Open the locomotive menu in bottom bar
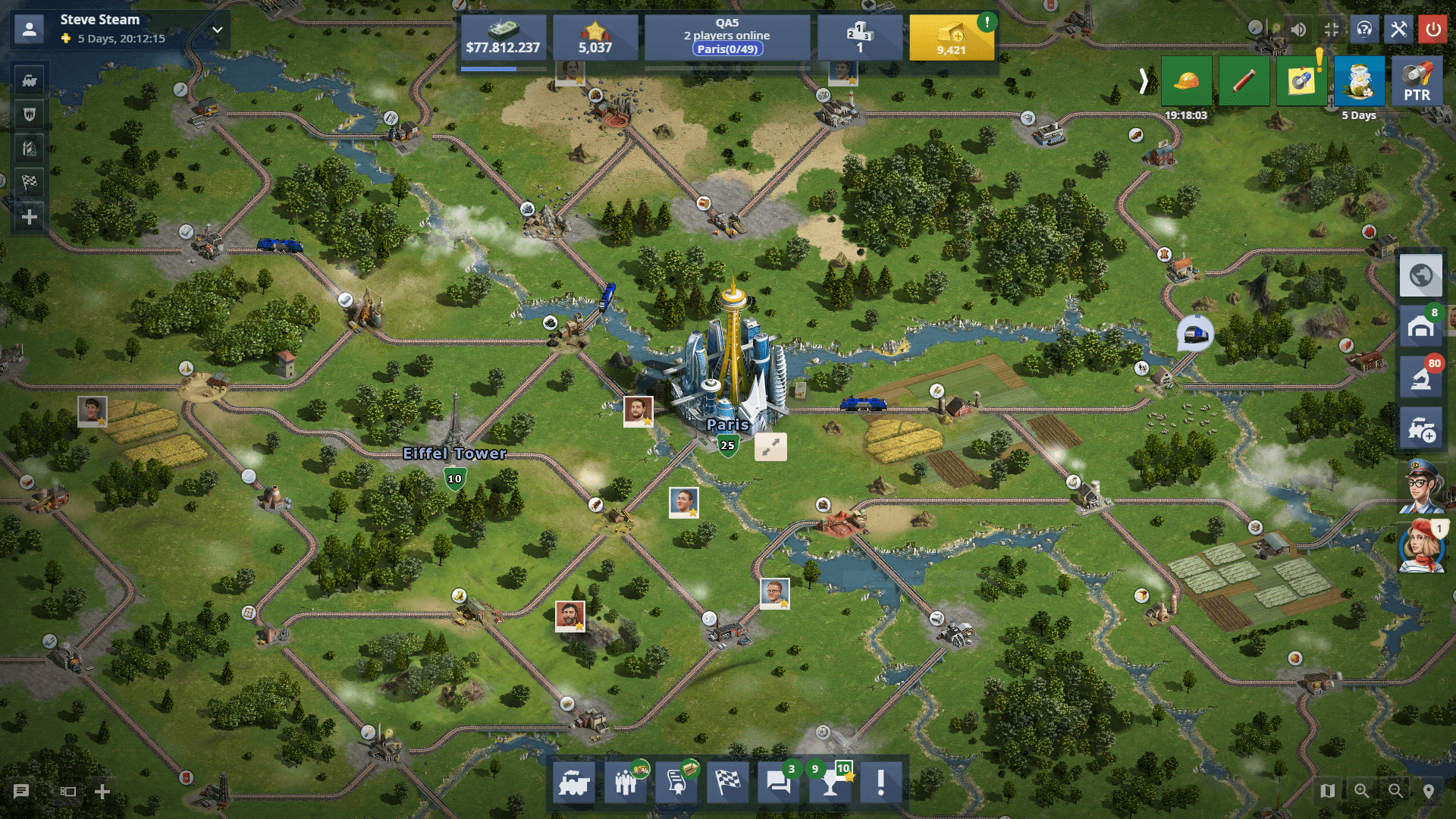Screen dimensions: 1456x819 tap(574, 782)
